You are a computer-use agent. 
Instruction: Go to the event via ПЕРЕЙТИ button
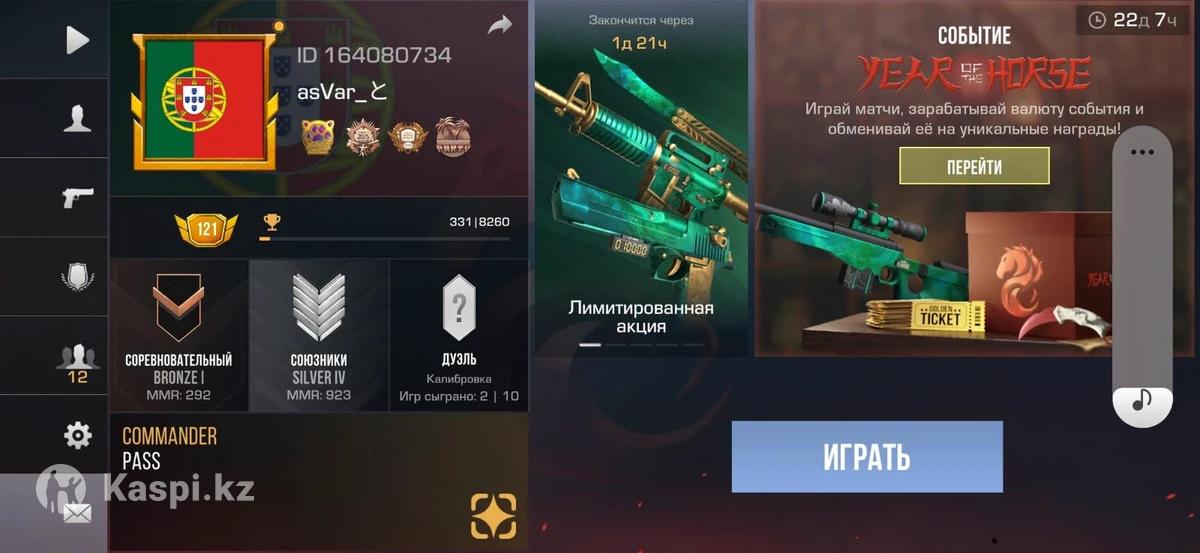click(x=973, y=166)
